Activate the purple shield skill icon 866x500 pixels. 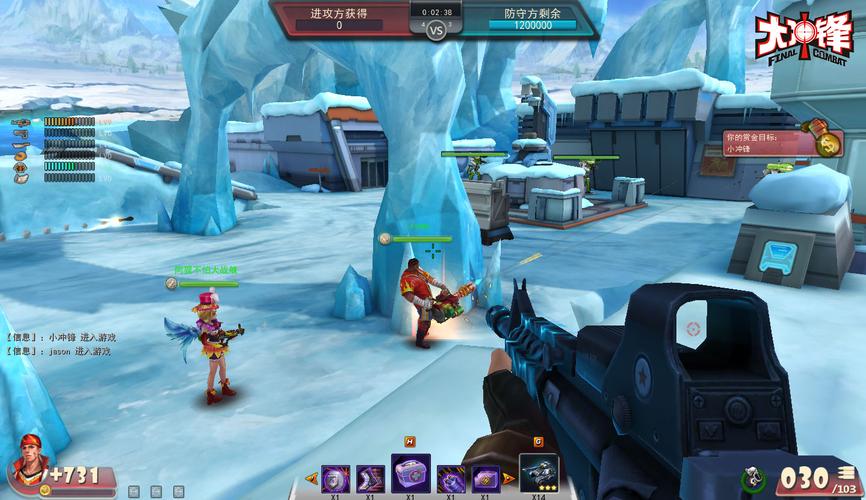coord(331,477)
